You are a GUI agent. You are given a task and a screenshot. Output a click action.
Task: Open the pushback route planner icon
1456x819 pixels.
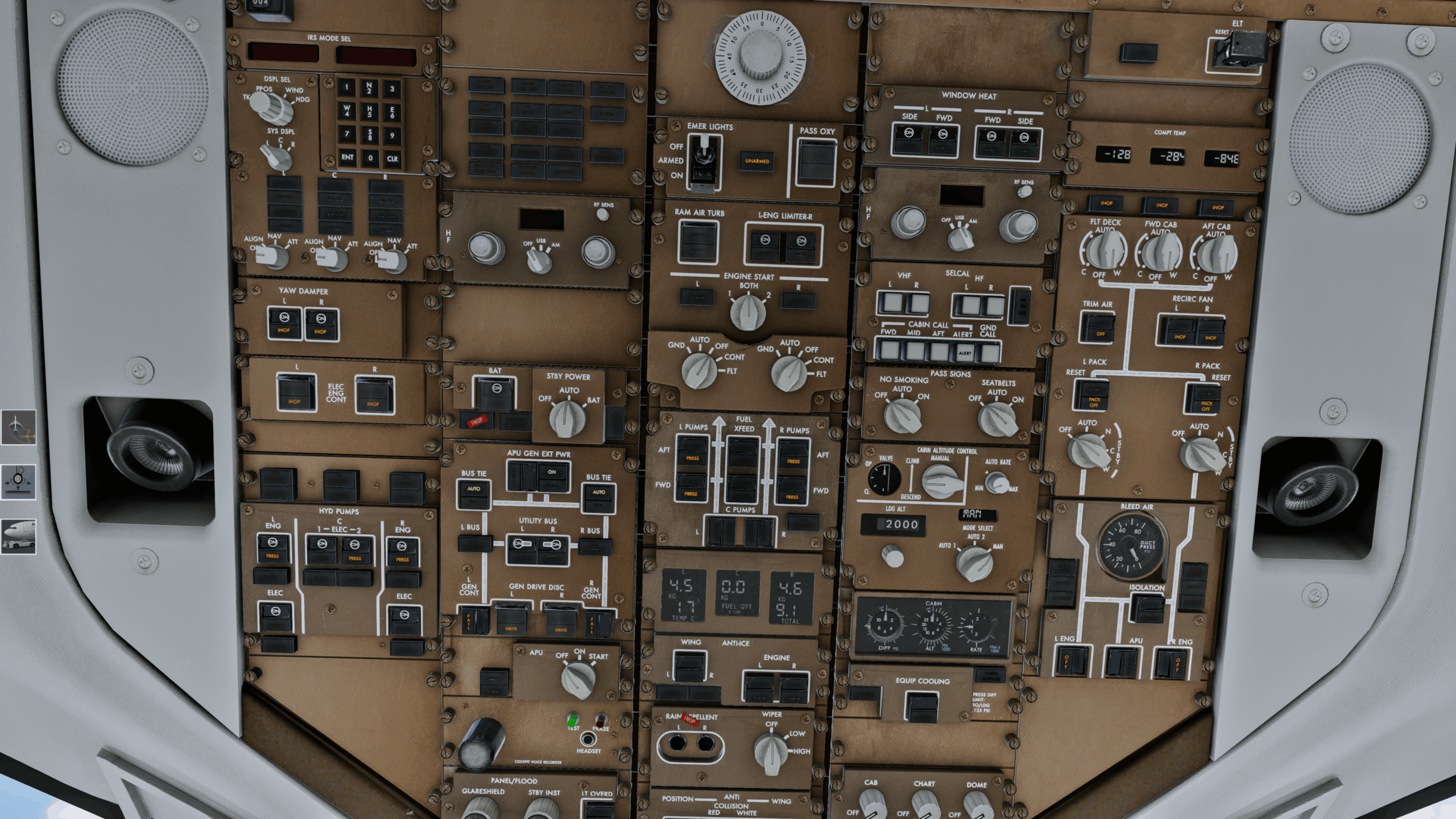[x=18, y=427]
